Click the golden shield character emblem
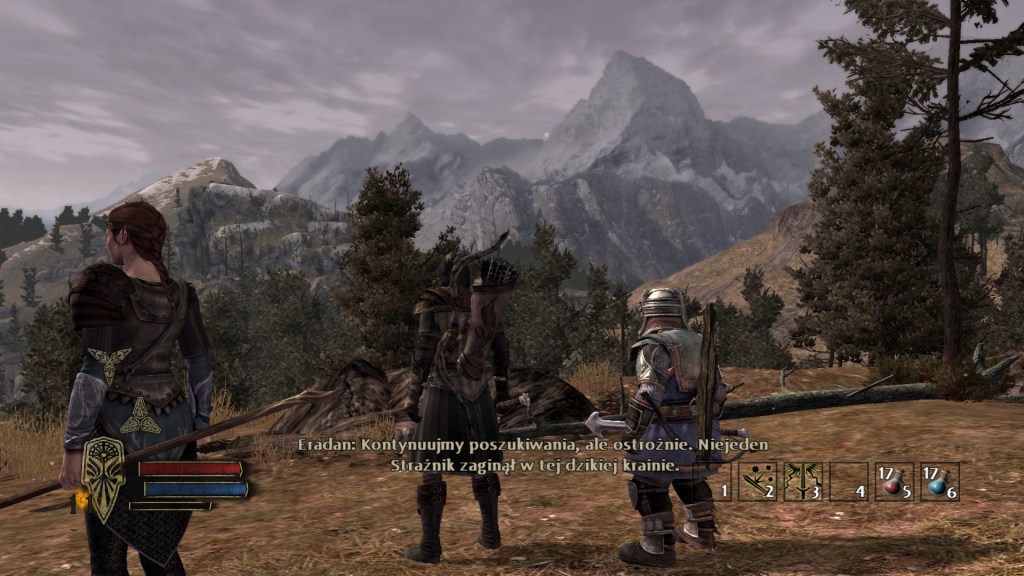This screenshot has height=576, width=1024. tap(104, 477)
